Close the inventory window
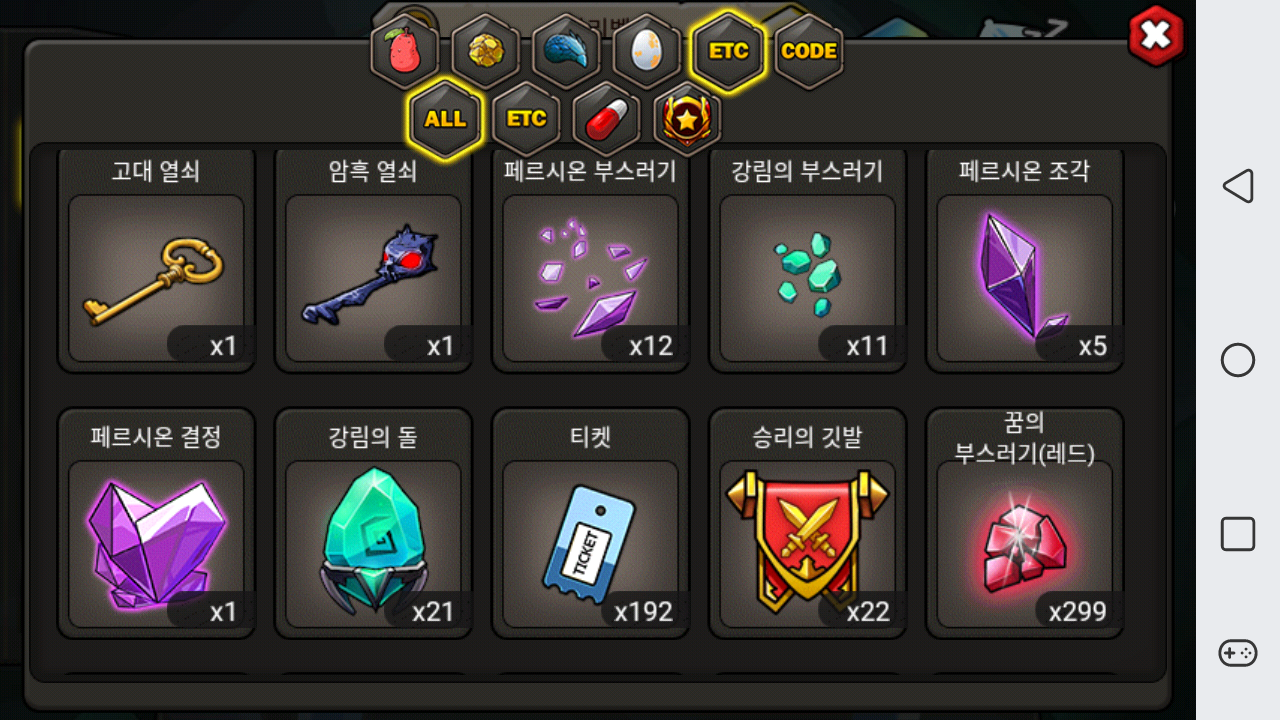Image resolution: width=1280 pixels, height=720 pixels. [1155, 37]
